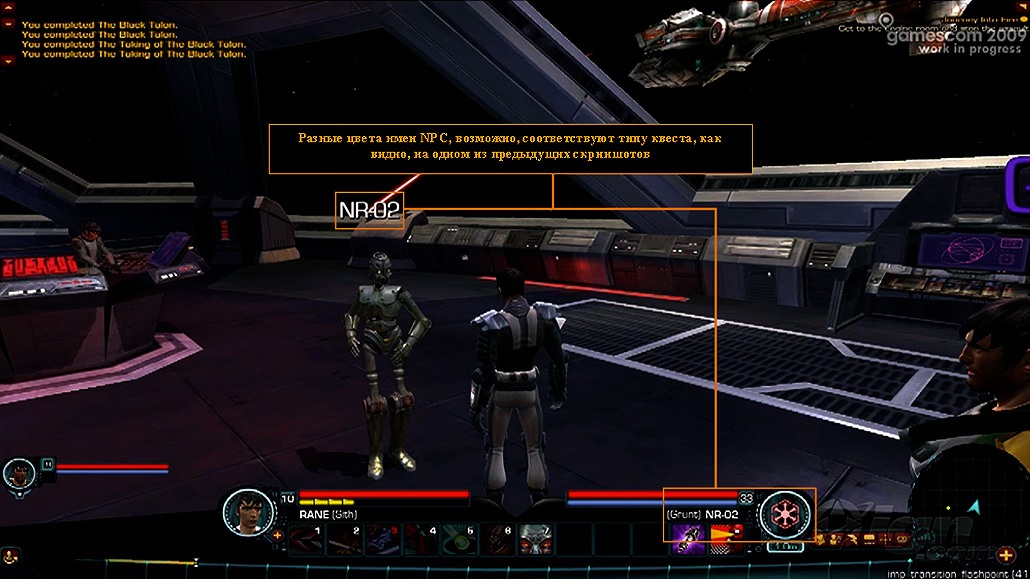Screen dimensions: 1030x579
Task: Click the orange icon at bottom-left corner
Action: pyautogui.click(x=9, y=555)
